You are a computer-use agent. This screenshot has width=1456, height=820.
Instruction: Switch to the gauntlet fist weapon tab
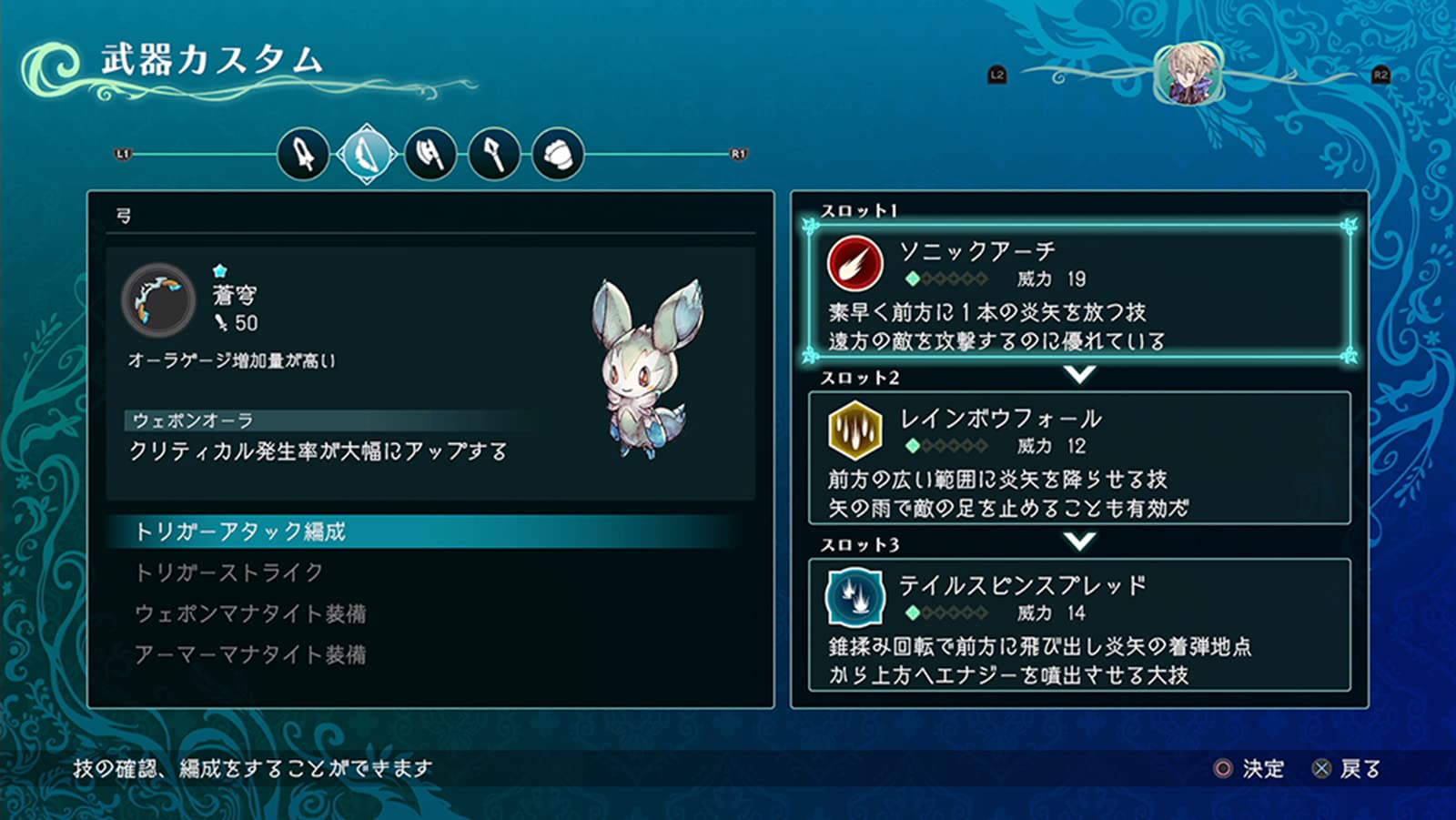[558, 155]
